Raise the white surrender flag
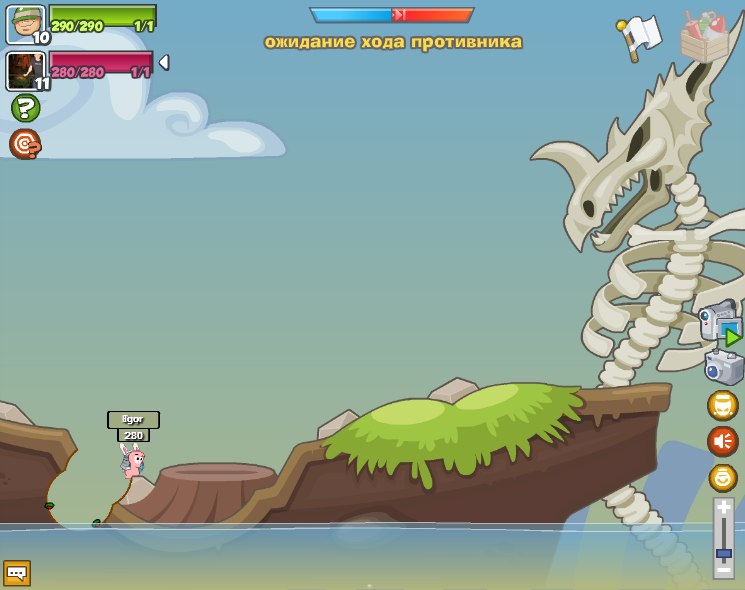The image size is (745, 590). point(640,36)
